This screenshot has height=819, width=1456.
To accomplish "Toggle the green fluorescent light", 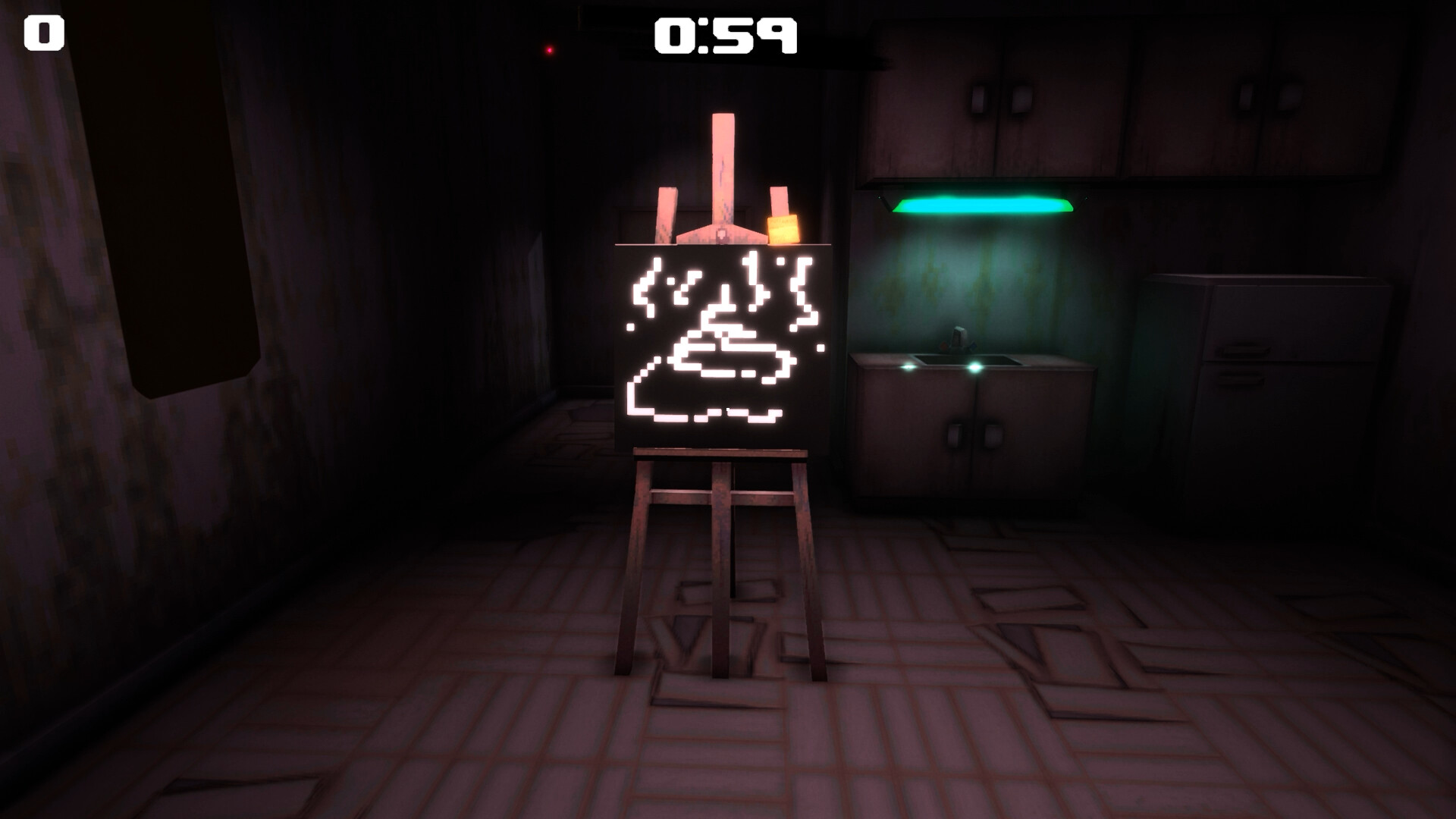I will coord(982,203).
